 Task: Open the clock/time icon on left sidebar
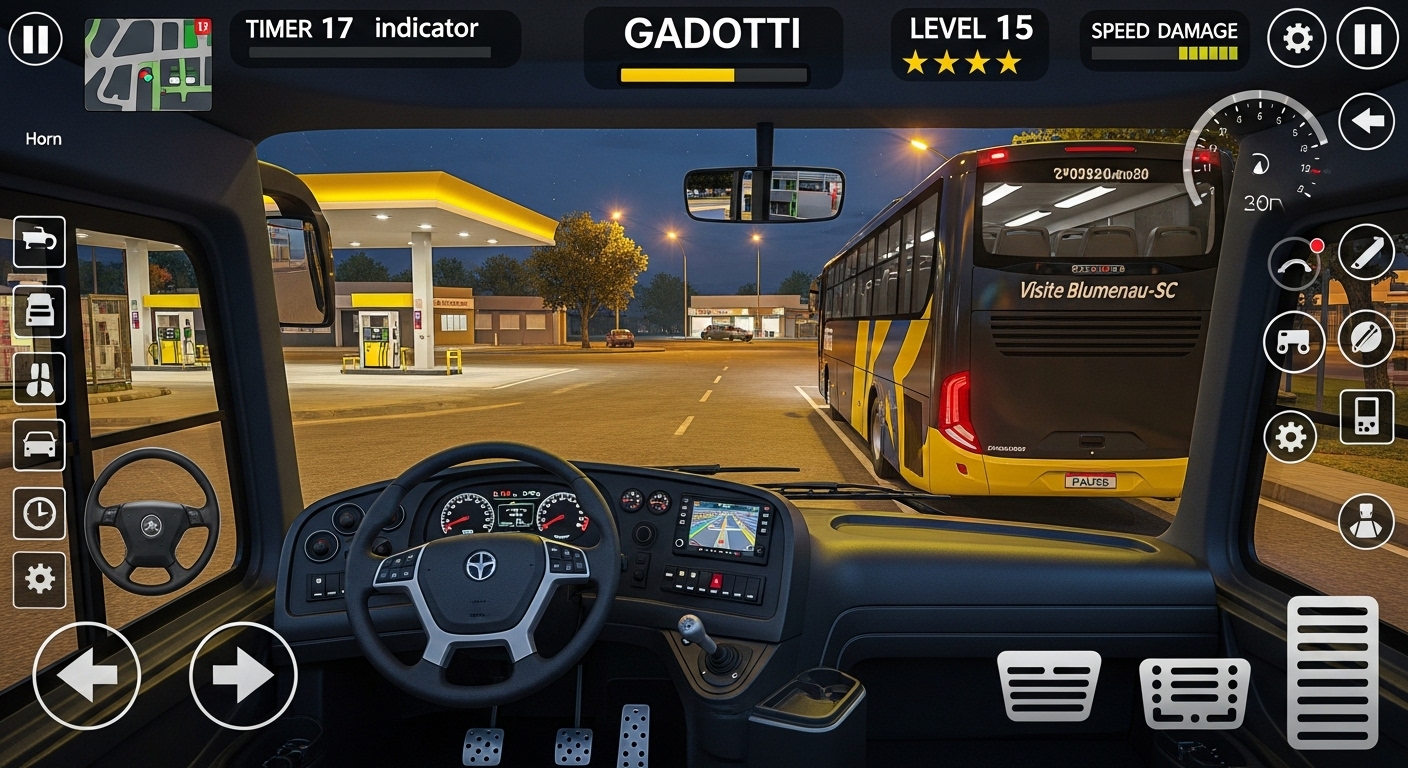tap(39, 513)
